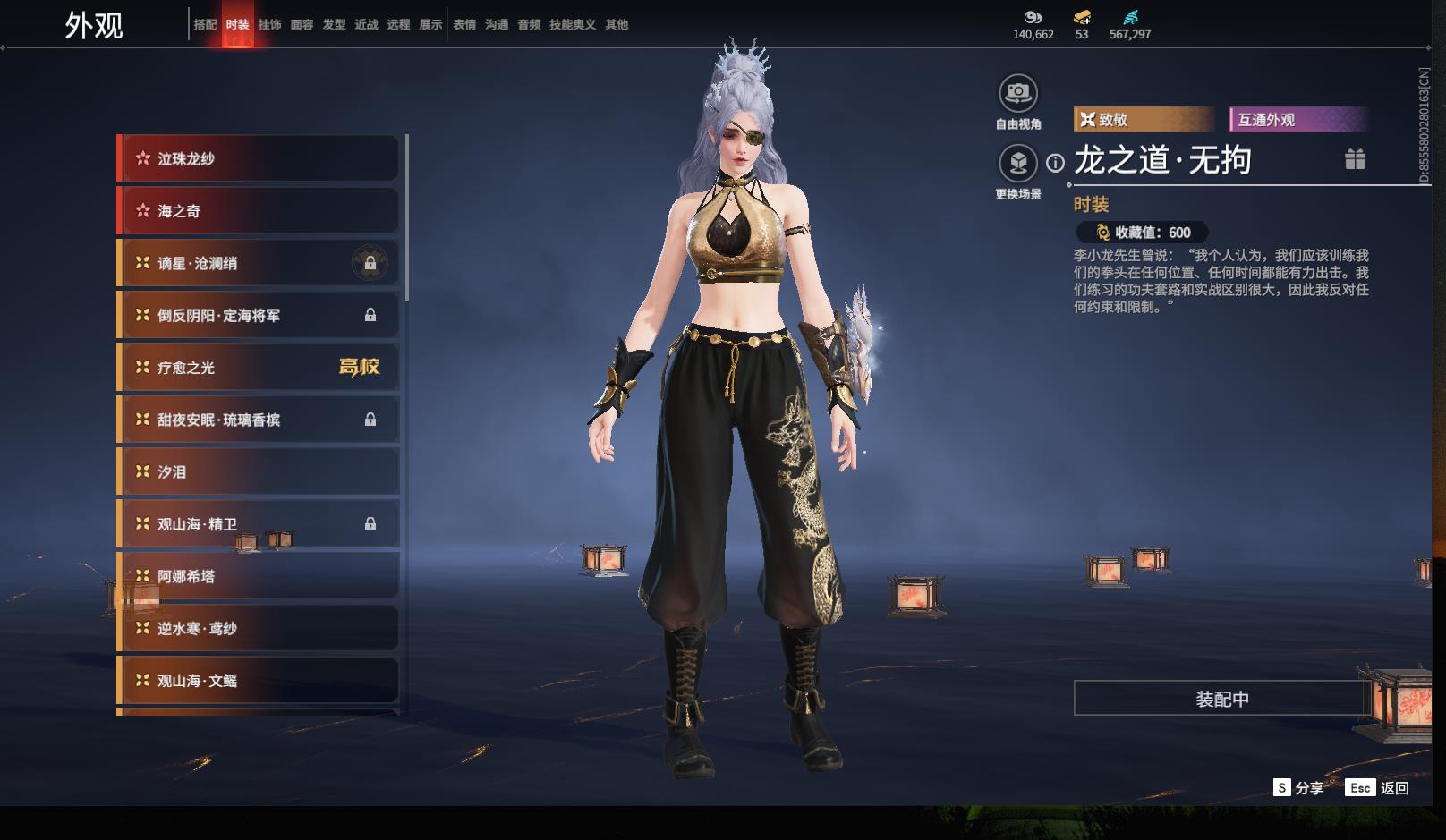Select the 发型 tab
This screenshot has height=840, width=1446.
[x=334, y=25]
